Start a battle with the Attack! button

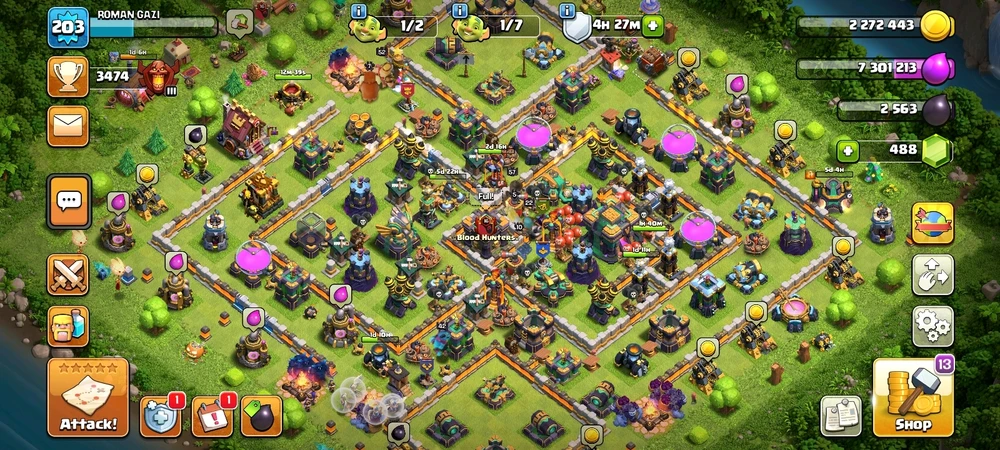pyautogui.click(x=88, y=397)
